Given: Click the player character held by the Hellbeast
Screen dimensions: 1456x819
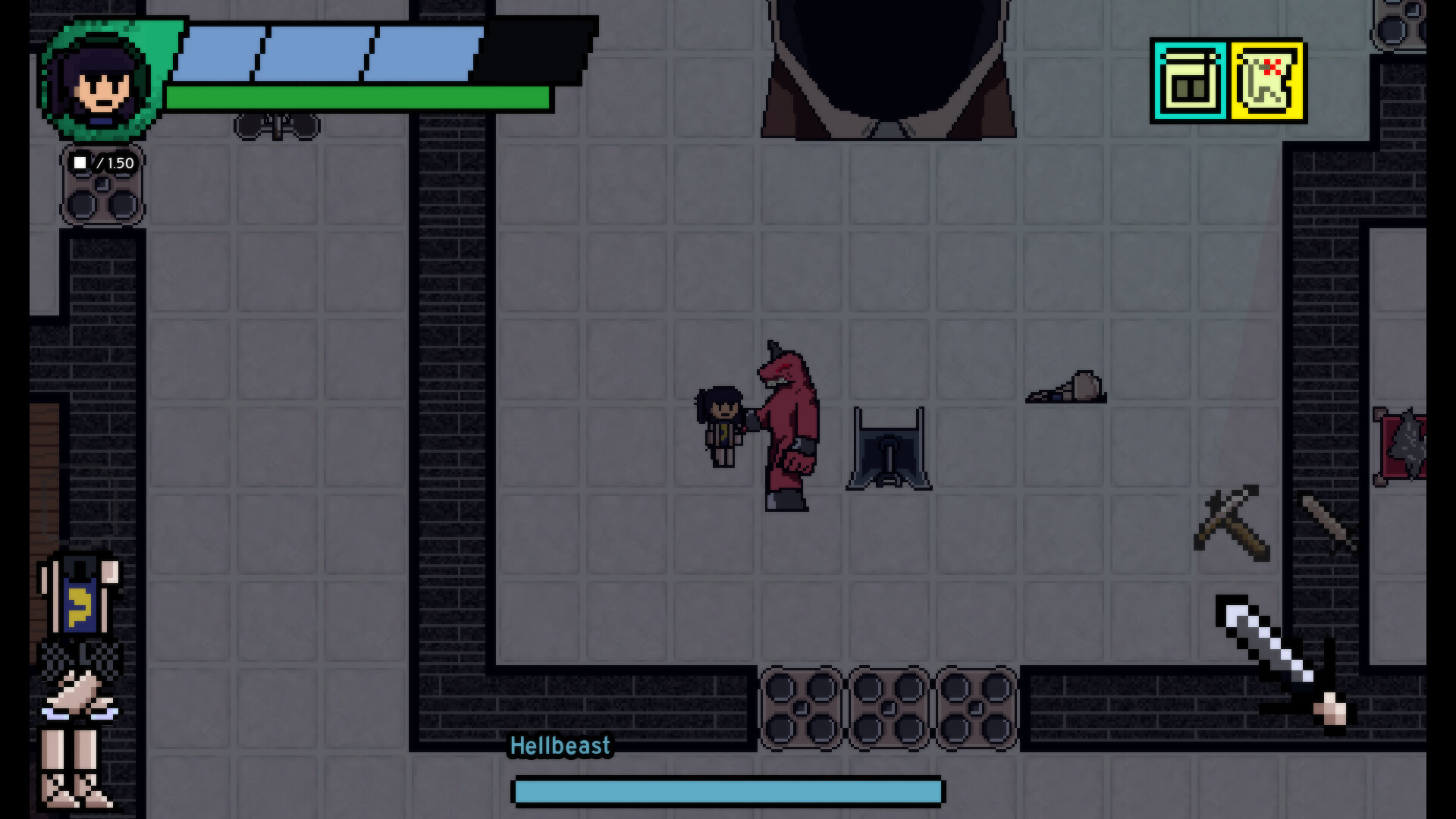Looking at the screenshot, I should (x=719, y=425).
